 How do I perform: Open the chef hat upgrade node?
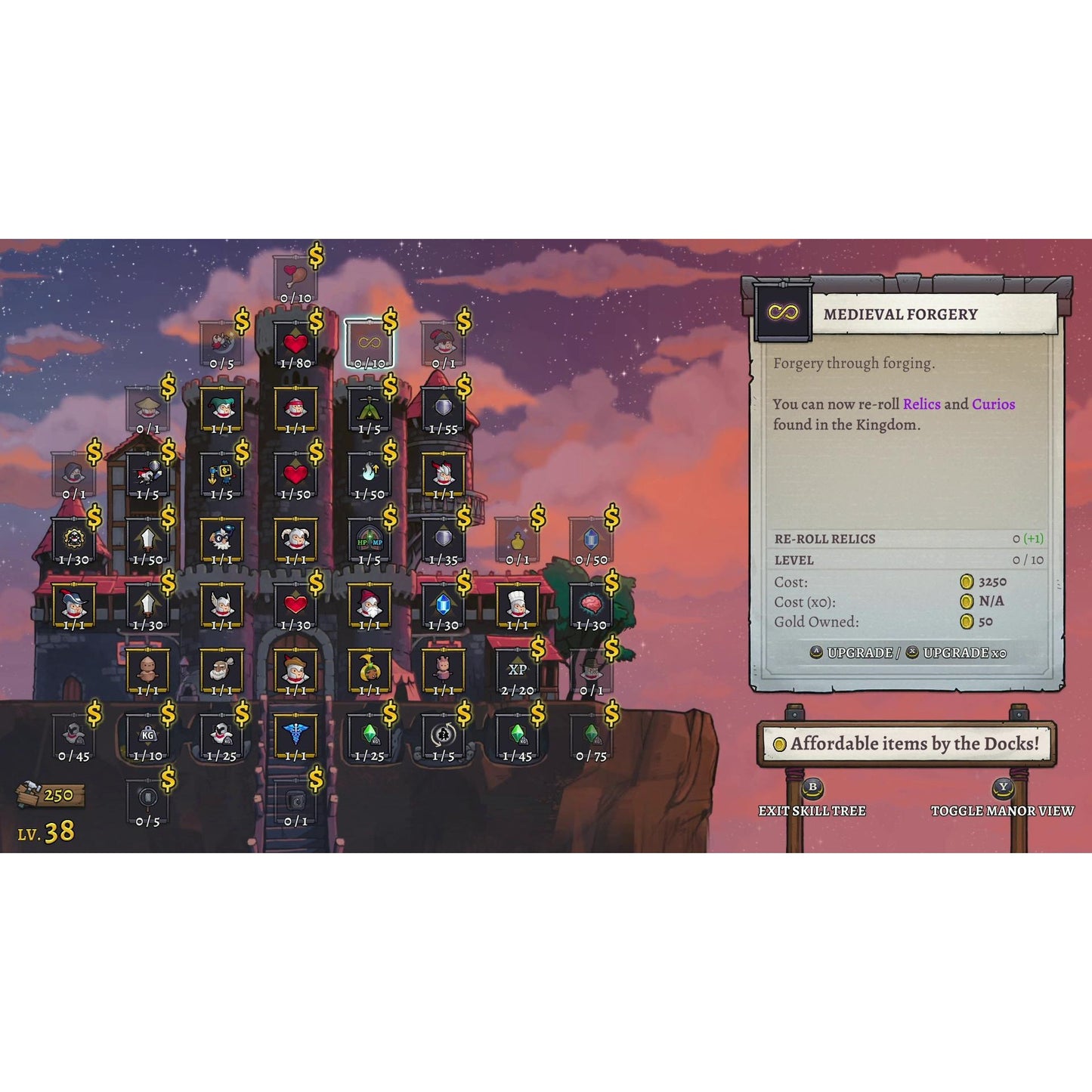click(518, 605)
